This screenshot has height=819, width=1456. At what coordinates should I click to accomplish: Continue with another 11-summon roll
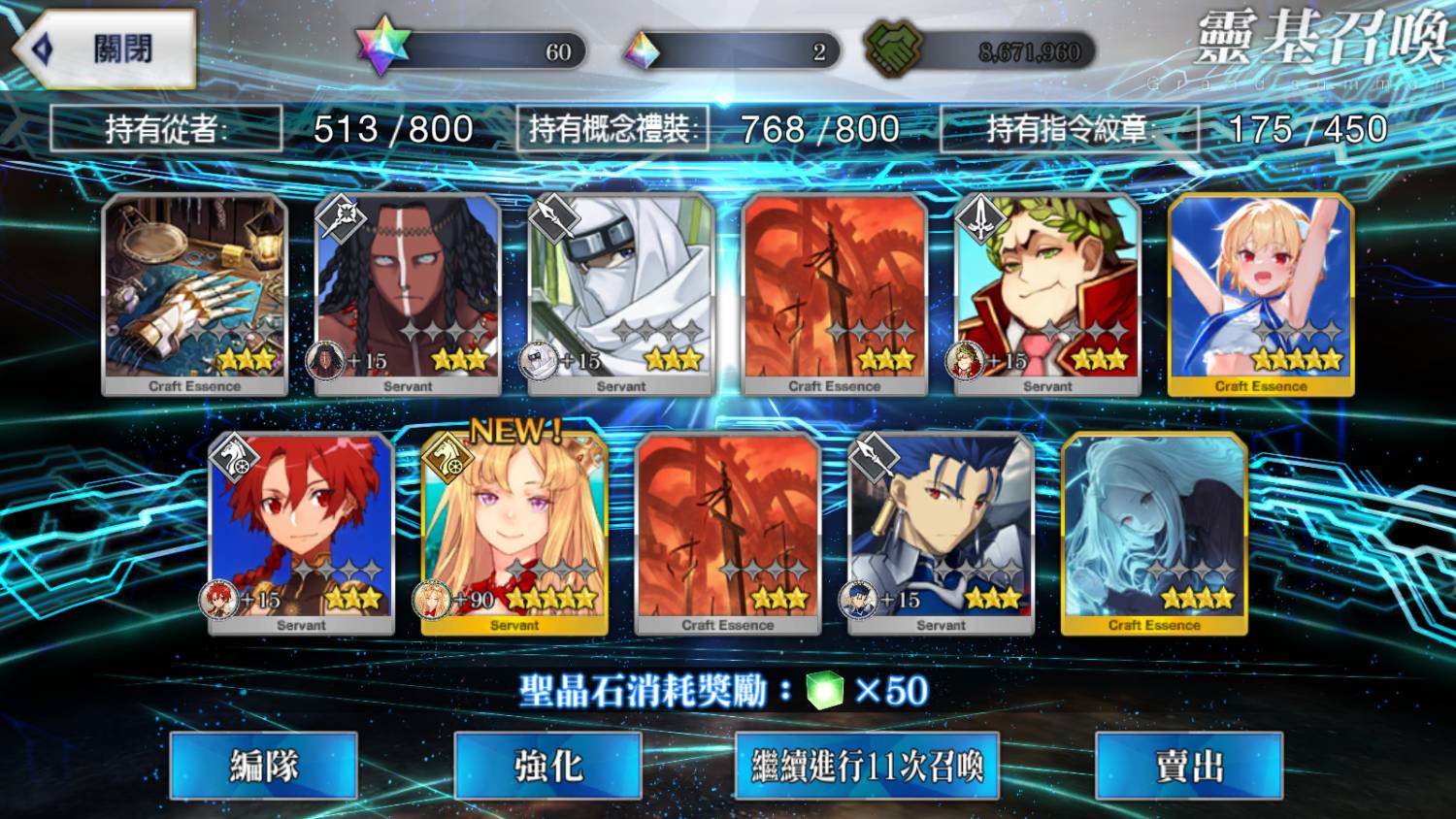click(x=867, y=766)
